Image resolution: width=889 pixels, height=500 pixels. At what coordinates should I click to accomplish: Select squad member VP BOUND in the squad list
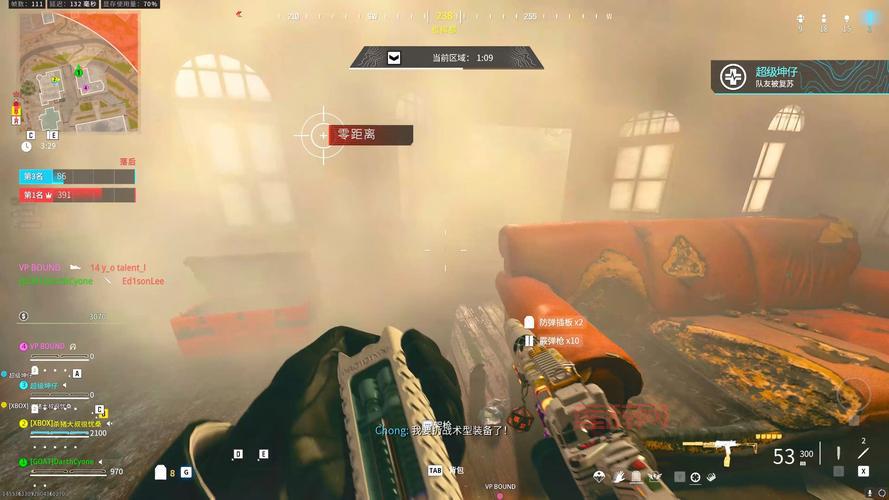46,346
